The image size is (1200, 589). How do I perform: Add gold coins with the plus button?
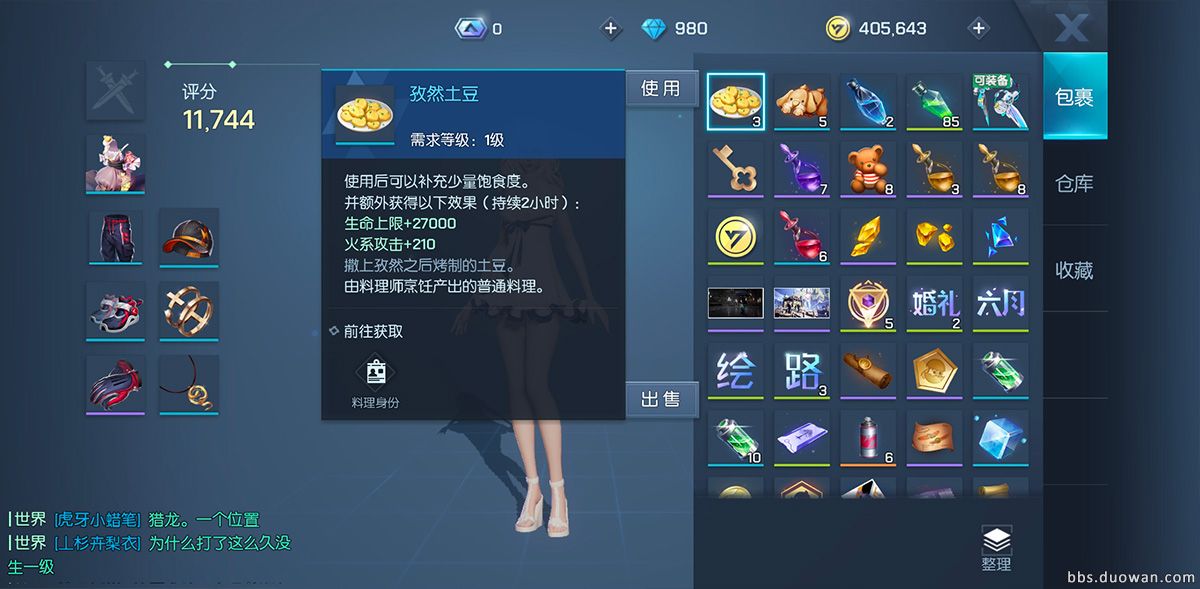[979, 28]
